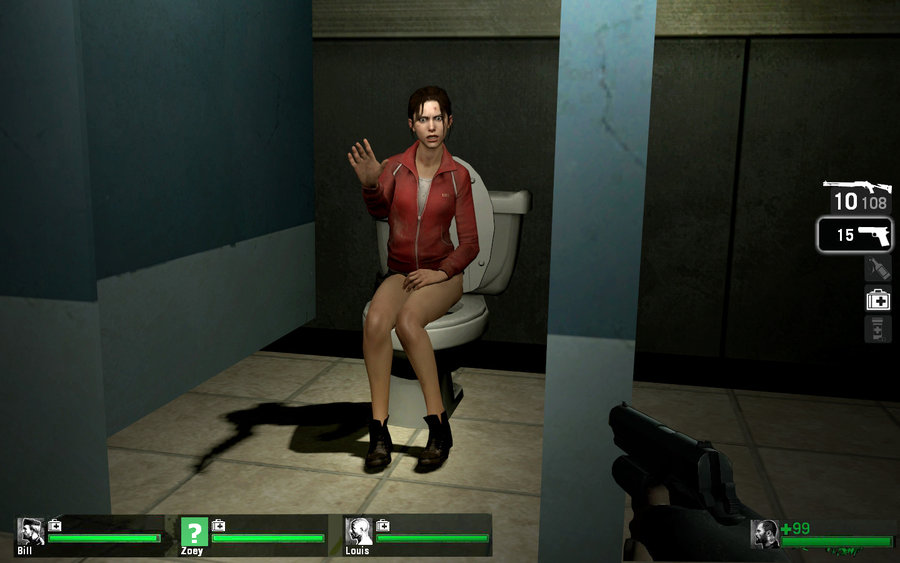900x563 pixels.
Task: Choose the first aid kit slot
Action: click(877, 298)
